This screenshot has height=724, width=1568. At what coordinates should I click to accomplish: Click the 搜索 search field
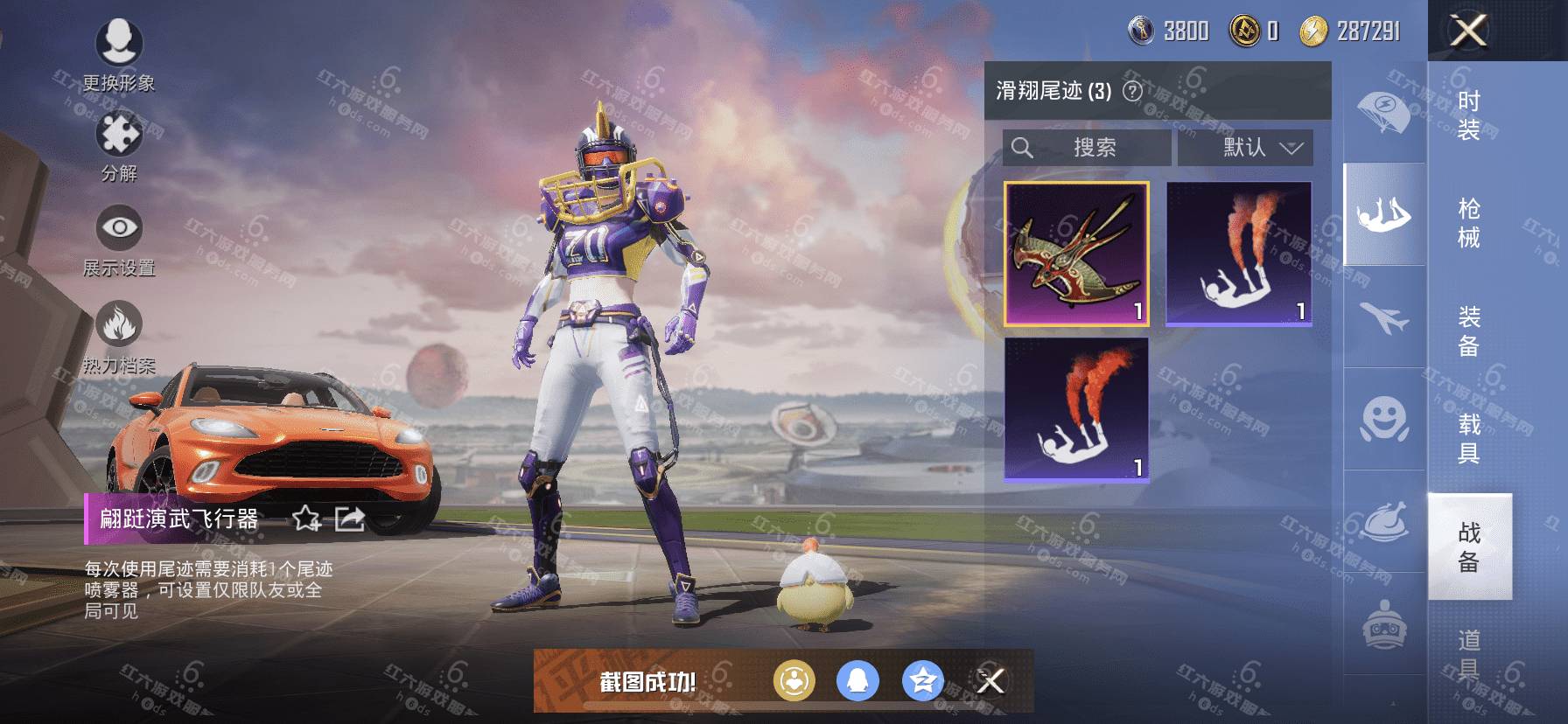pos(1086,148)
